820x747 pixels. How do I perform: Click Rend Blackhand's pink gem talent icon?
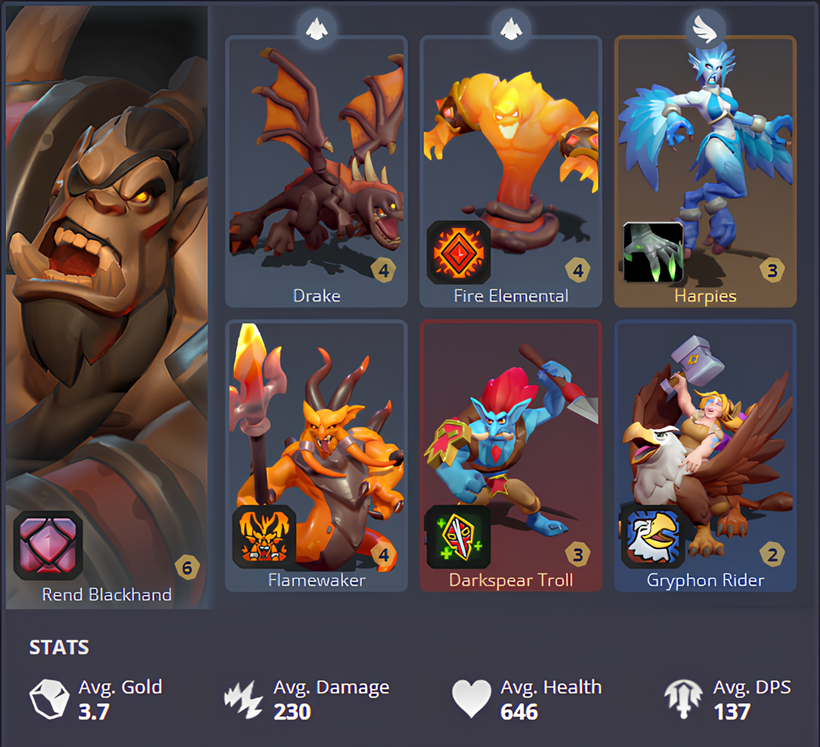(x=45, y=545)
